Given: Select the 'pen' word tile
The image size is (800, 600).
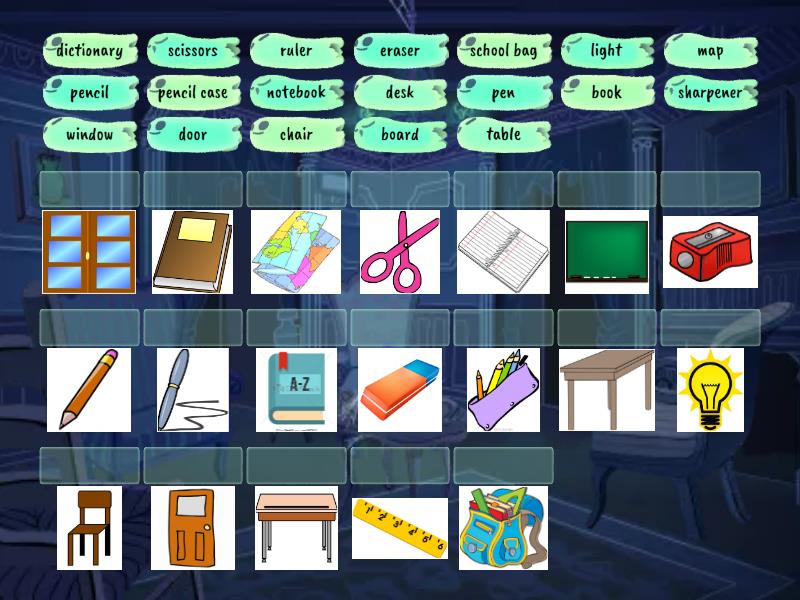Looking at the screenshot, I should click(x=504, y=92).
